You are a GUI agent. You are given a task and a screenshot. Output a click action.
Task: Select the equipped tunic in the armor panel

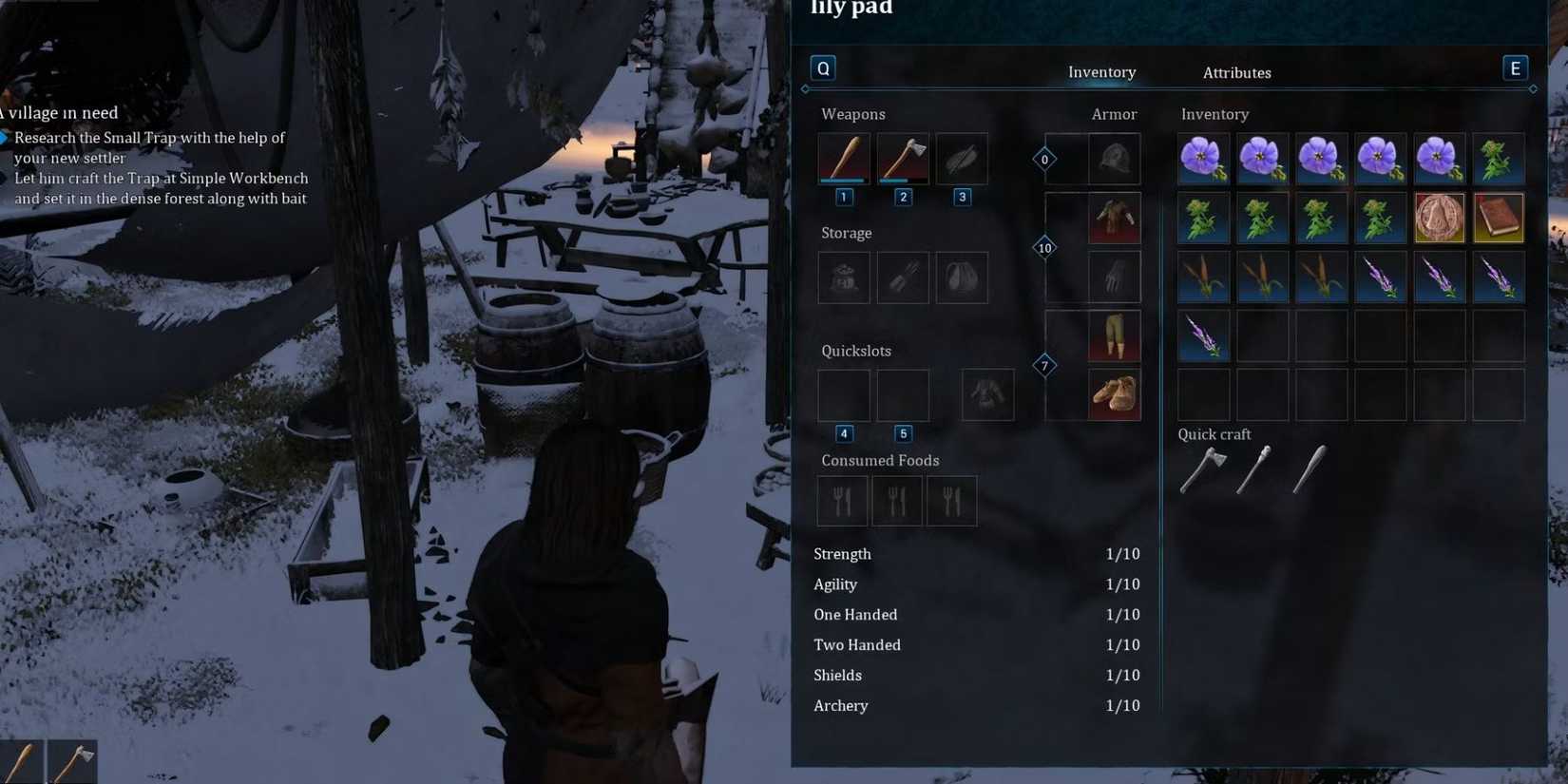pyautogui.click(x=1113, y=218)
